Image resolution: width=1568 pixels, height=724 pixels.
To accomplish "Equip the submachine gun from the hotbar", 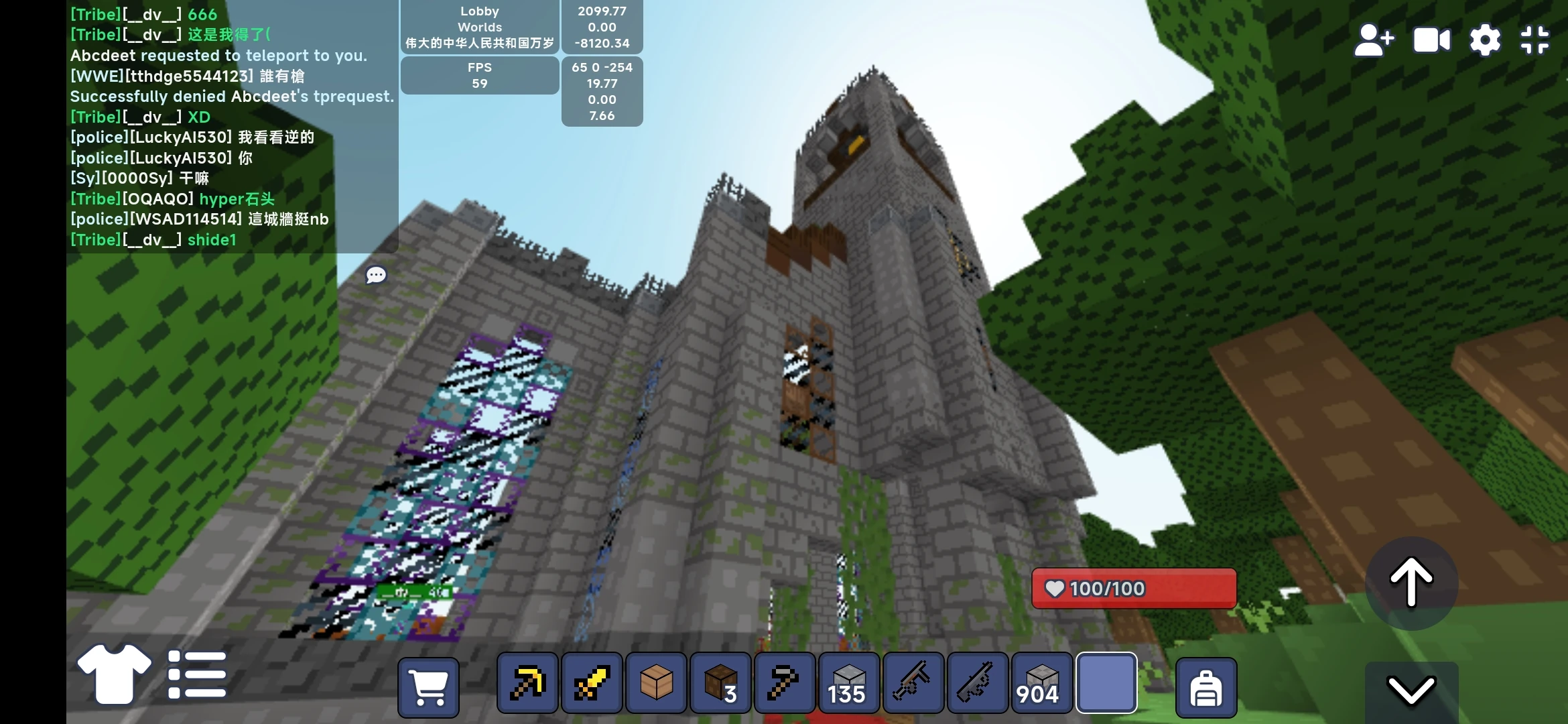I will (913, 683).
